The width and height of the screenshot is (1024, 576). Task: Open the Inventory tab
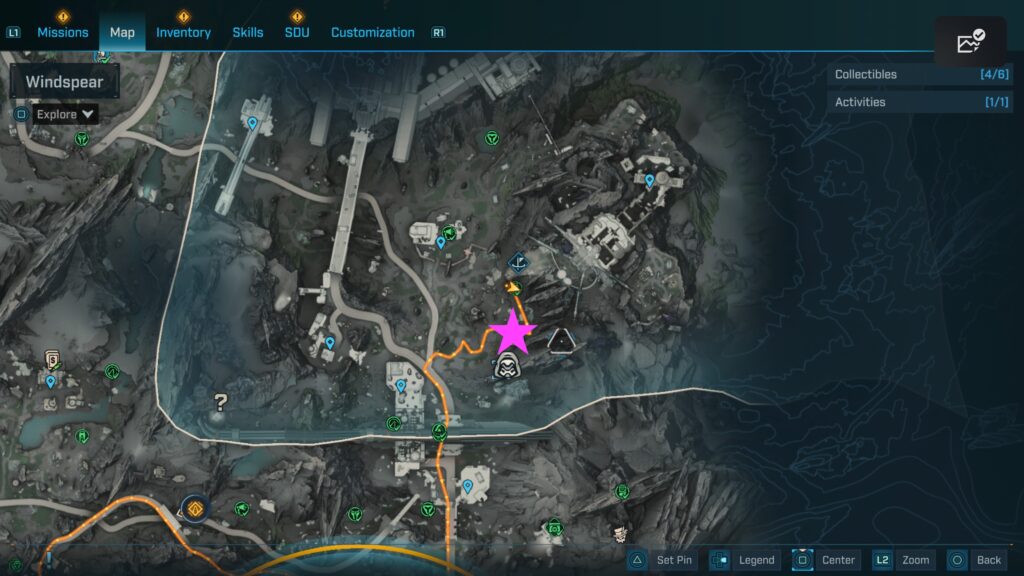[x=183, y=32]
